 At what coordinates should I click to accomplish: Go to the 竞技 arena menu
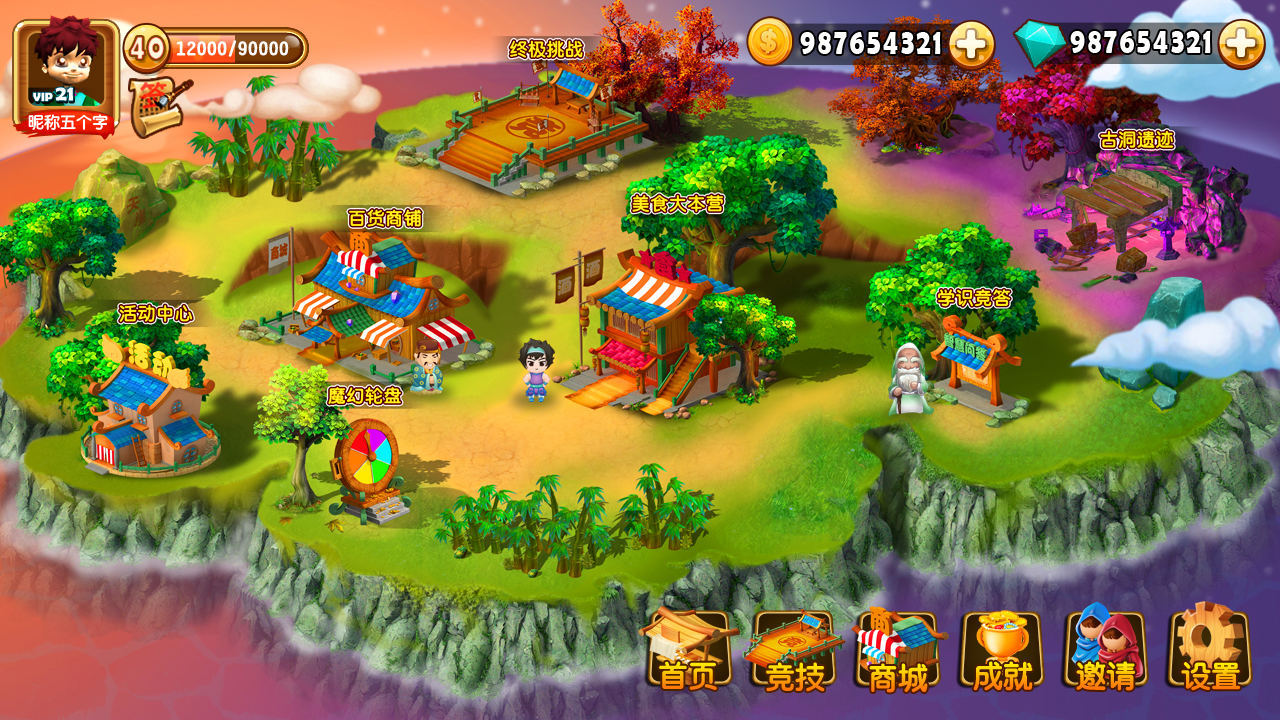tap(794, 650)
